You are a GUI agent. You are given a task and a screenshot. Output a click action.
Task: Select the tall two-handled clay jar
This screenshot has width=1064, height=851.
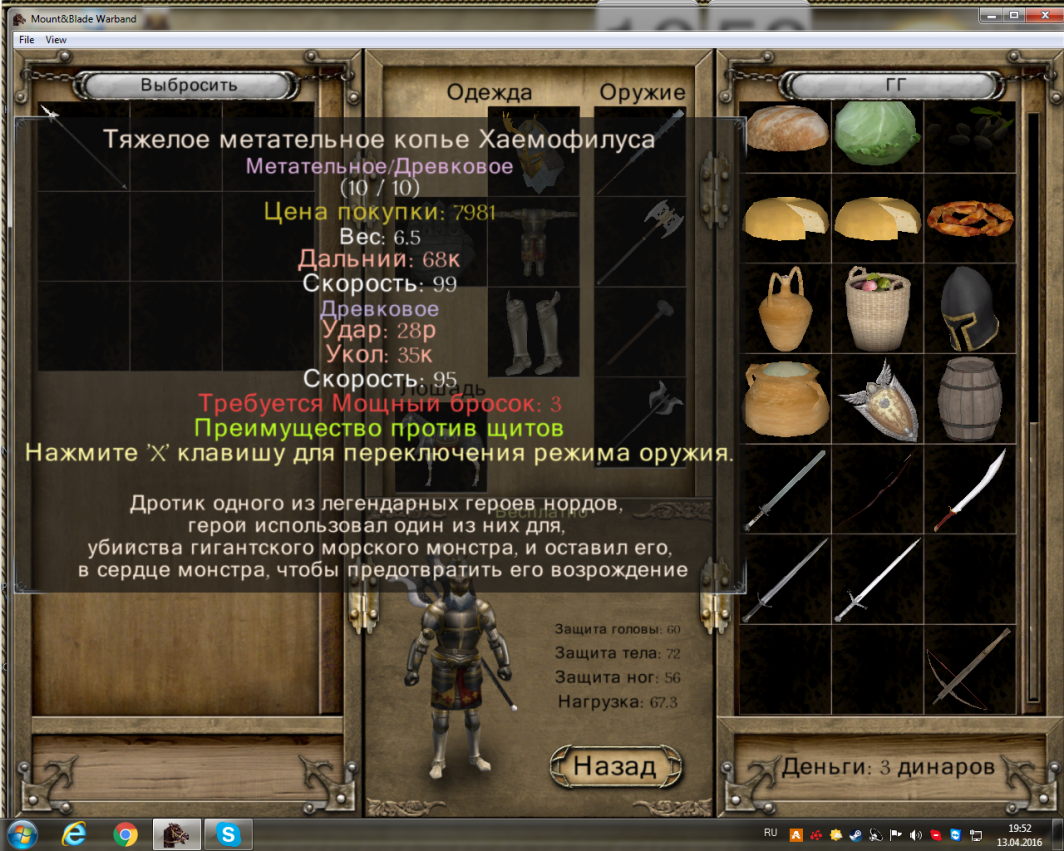click(x=787, y=308)
